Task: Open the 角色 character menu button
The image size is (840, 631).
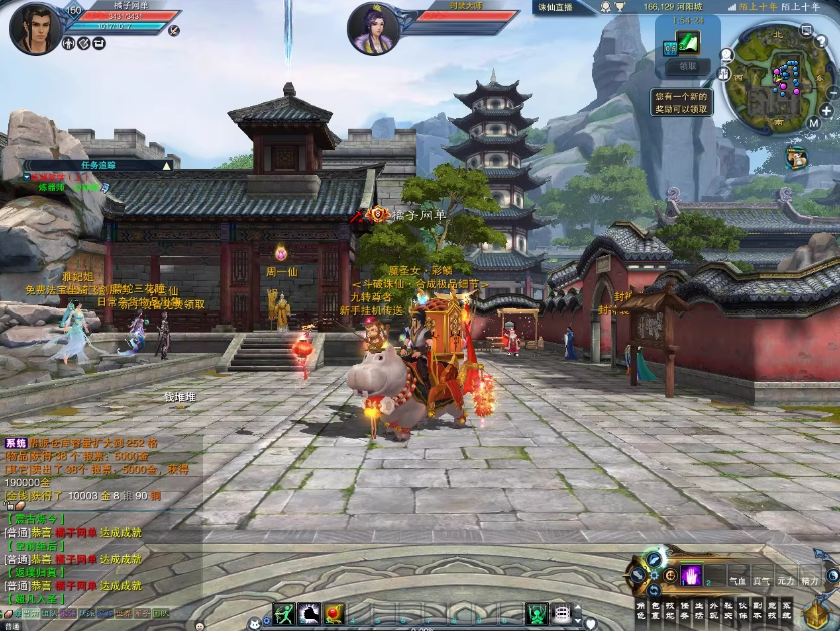Action: 641,611
